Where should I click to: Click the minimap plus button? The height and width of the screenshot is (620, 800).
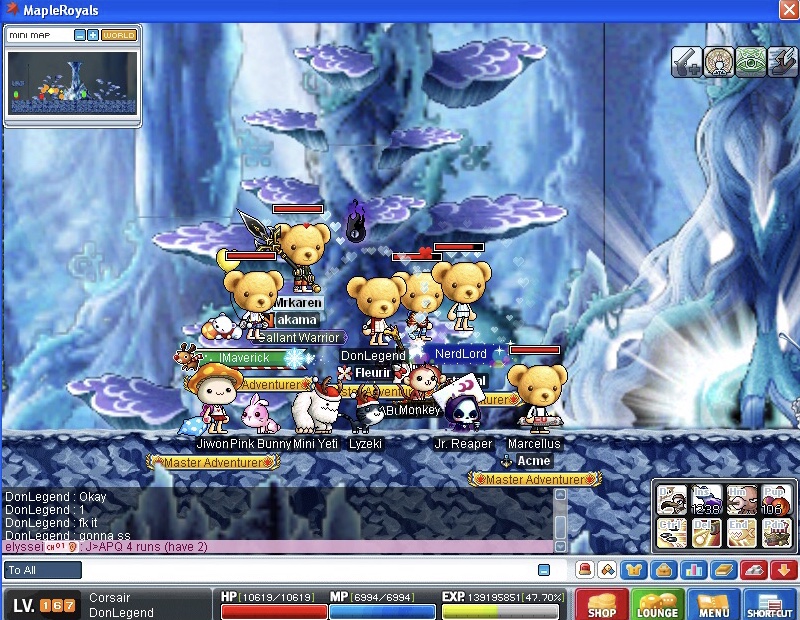coord(93,35)
